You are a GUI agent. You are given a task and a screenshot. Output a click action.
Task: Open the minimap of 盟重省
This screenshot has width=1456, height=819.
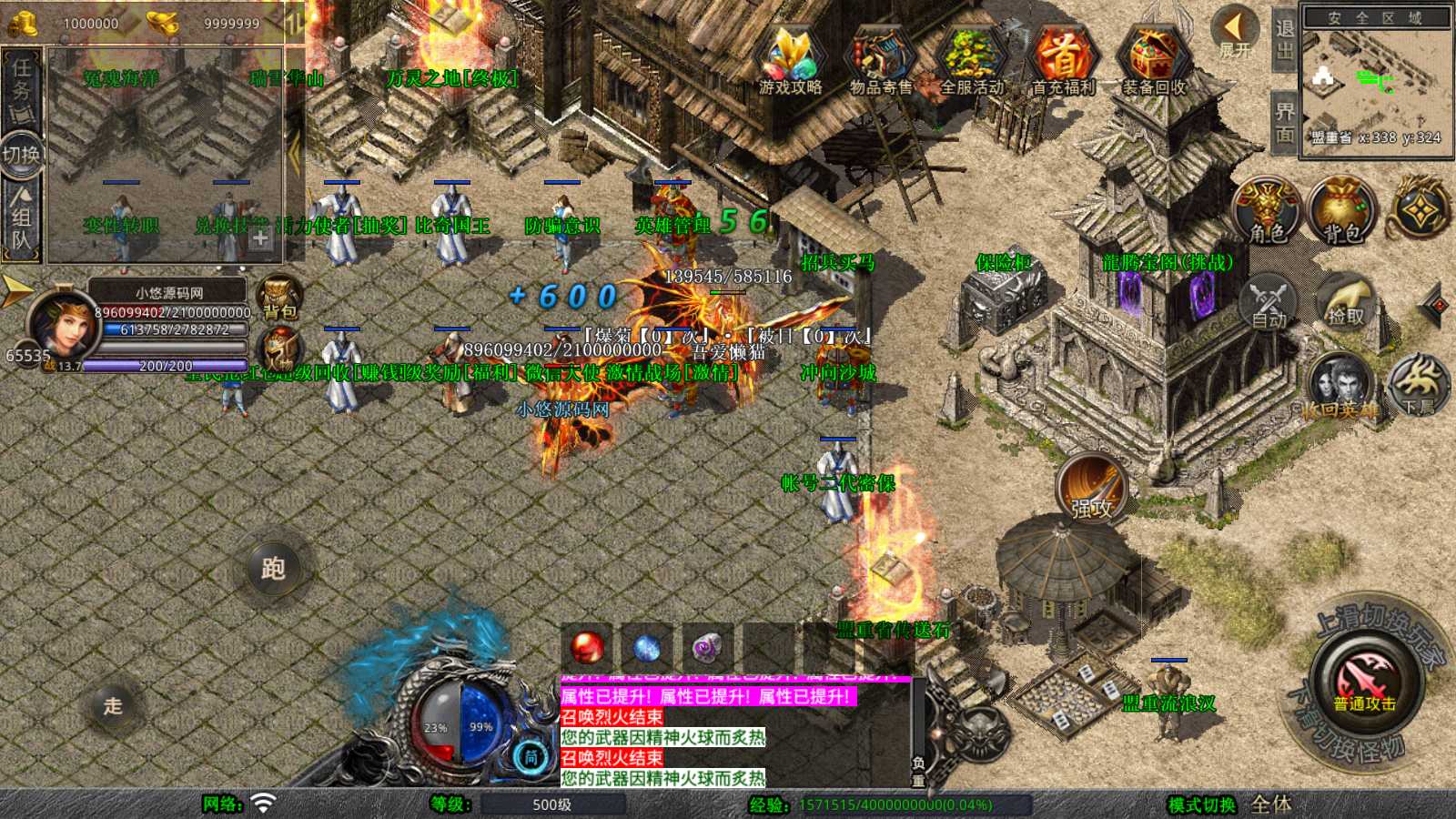(1375, 82)
